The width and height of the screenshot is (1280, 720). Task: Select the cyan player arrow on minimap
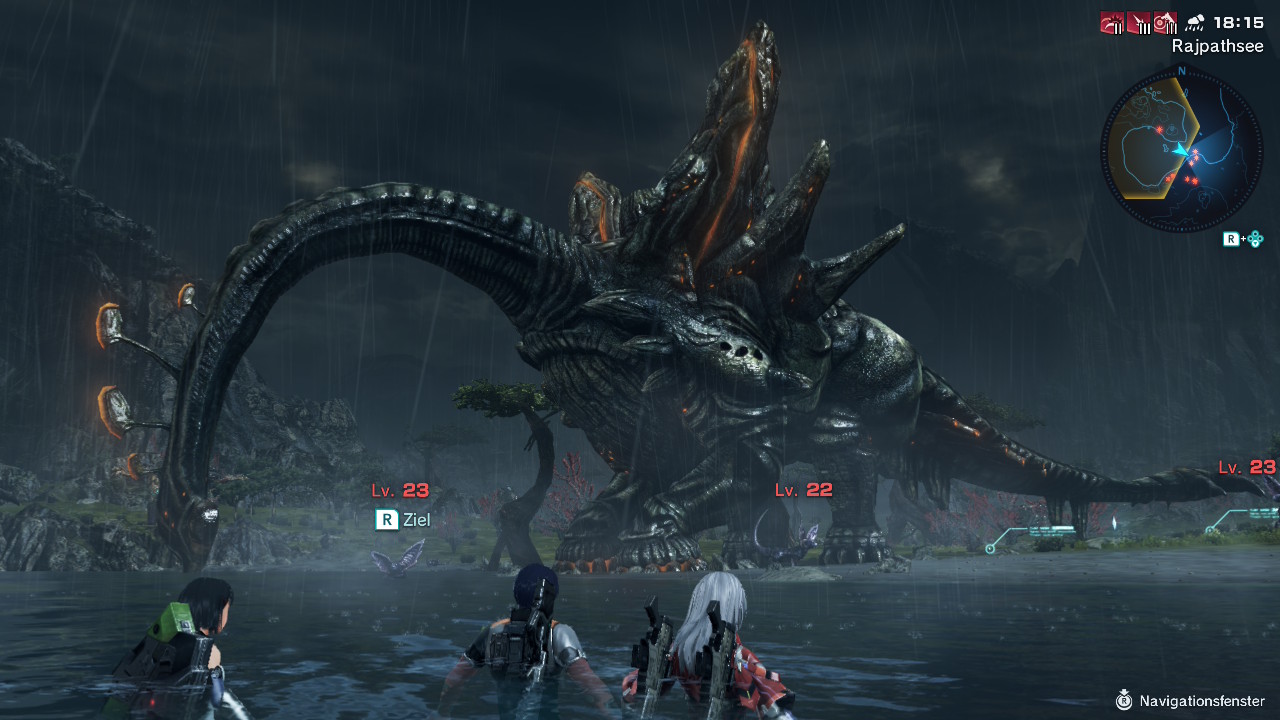pos(1182,151)
